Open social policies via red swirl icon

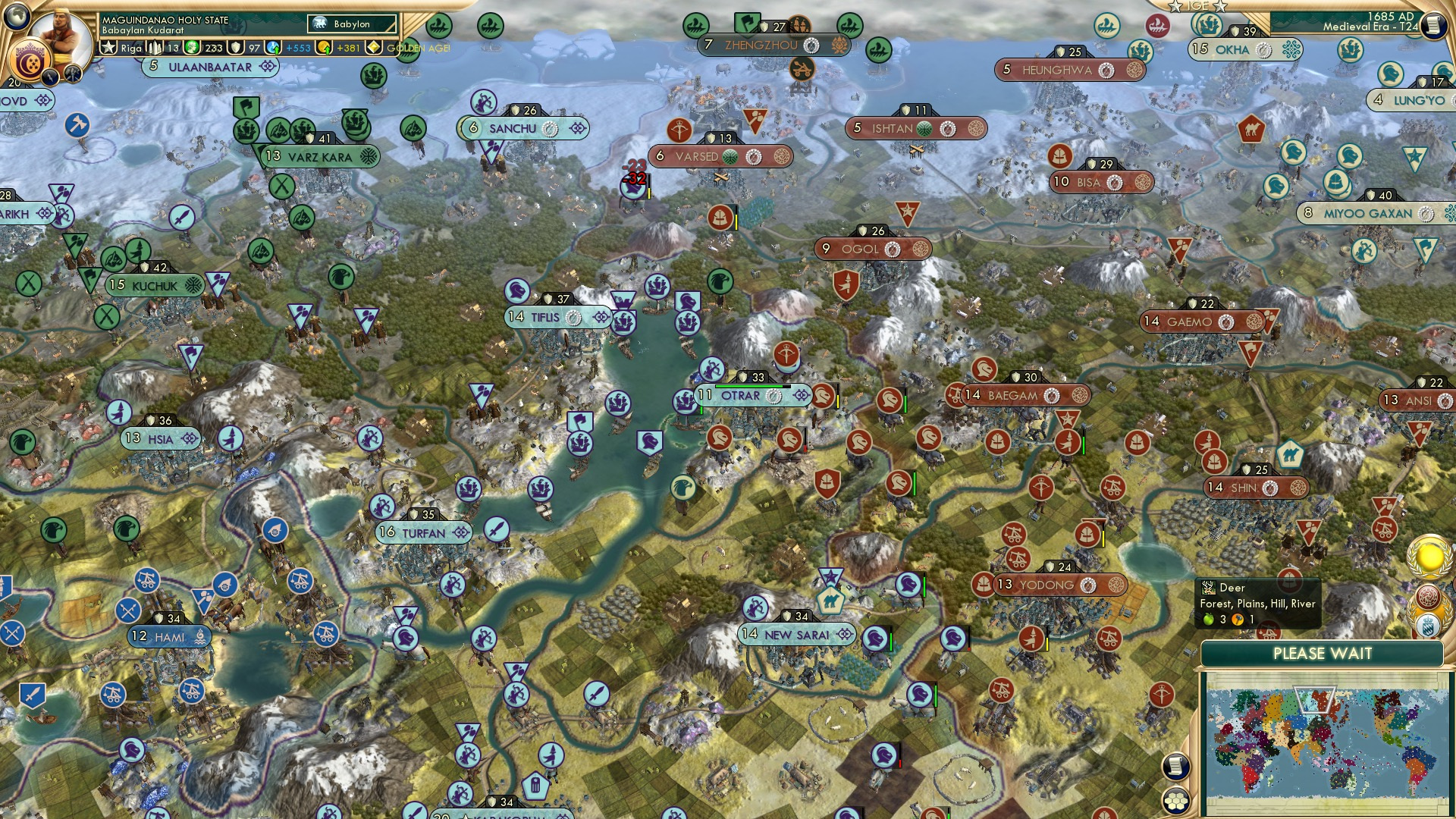pyautogui.click(x=1429, y=596)
